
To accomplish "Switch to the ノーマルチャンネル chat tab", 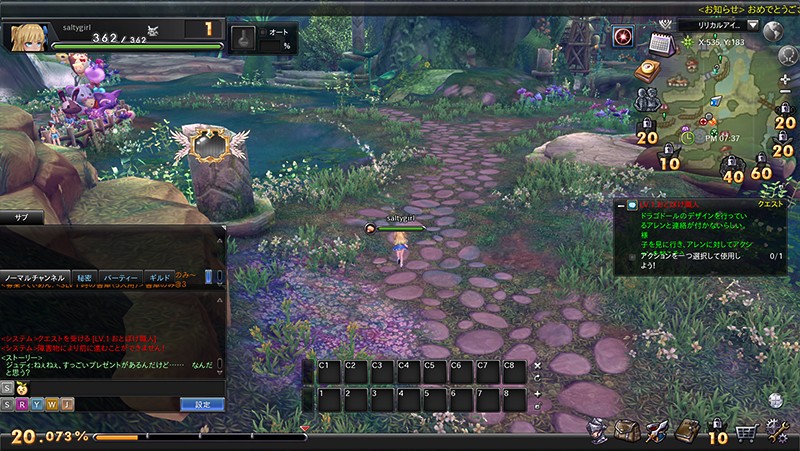I will click(x=36, y=277).
